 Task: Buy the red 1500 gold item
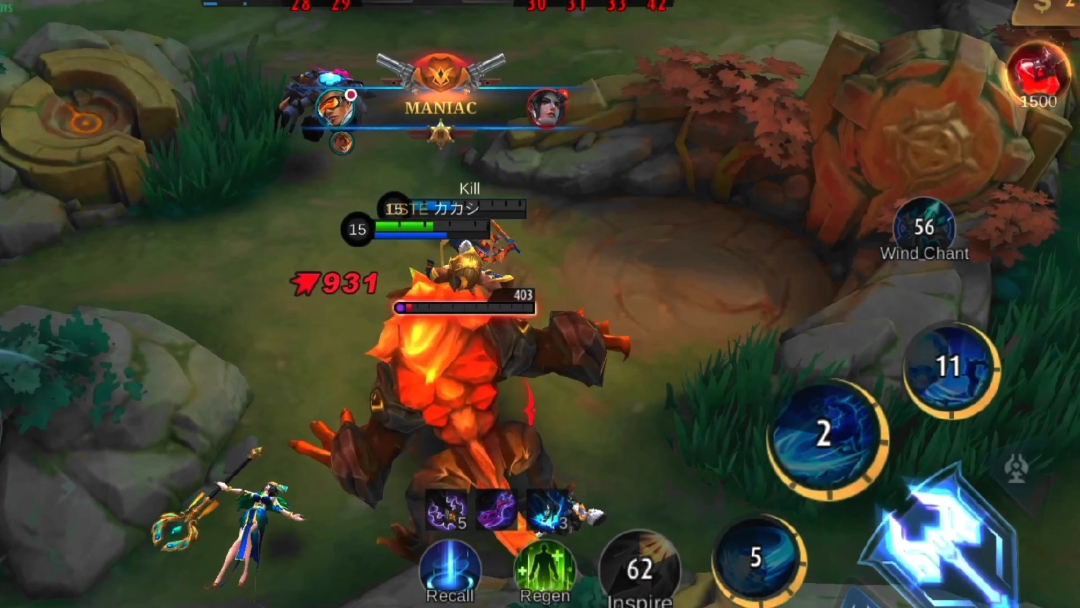pos(1037,72)
